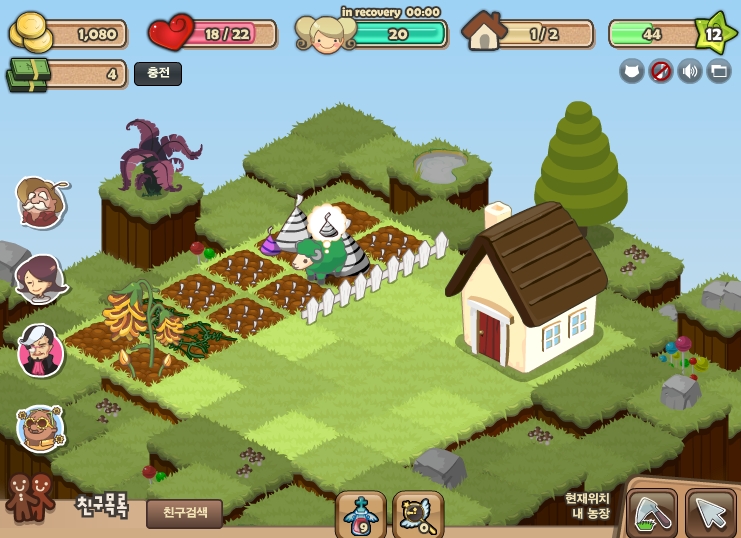Click the cat face icon
741x538 pixels.
click(x=632, y=70)
